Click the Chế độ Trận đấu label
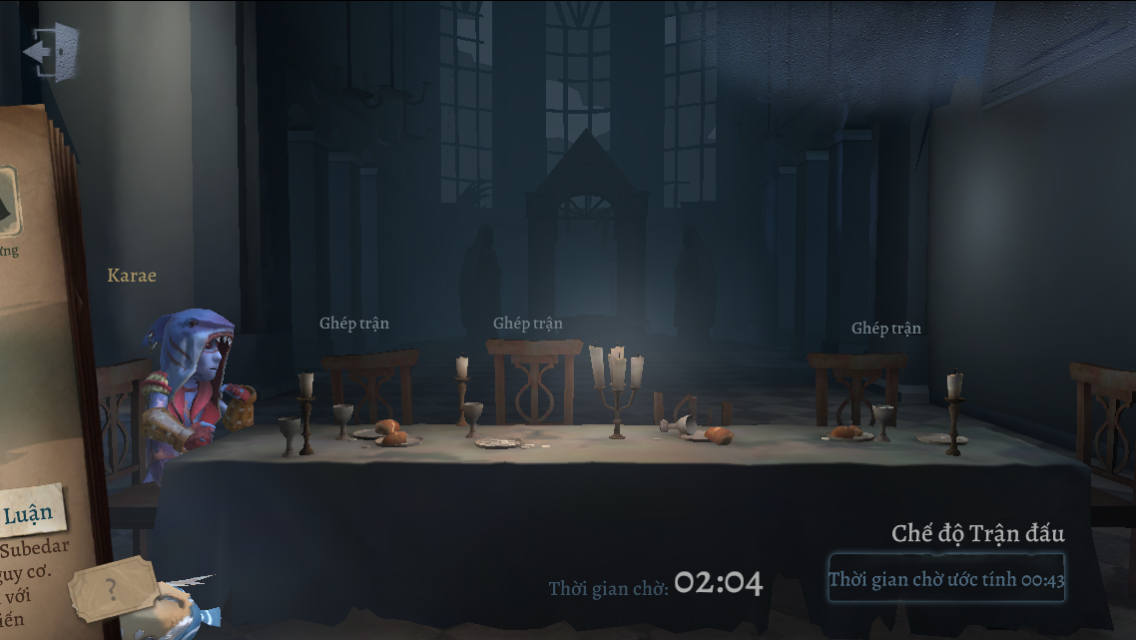 tap(977, 533)
